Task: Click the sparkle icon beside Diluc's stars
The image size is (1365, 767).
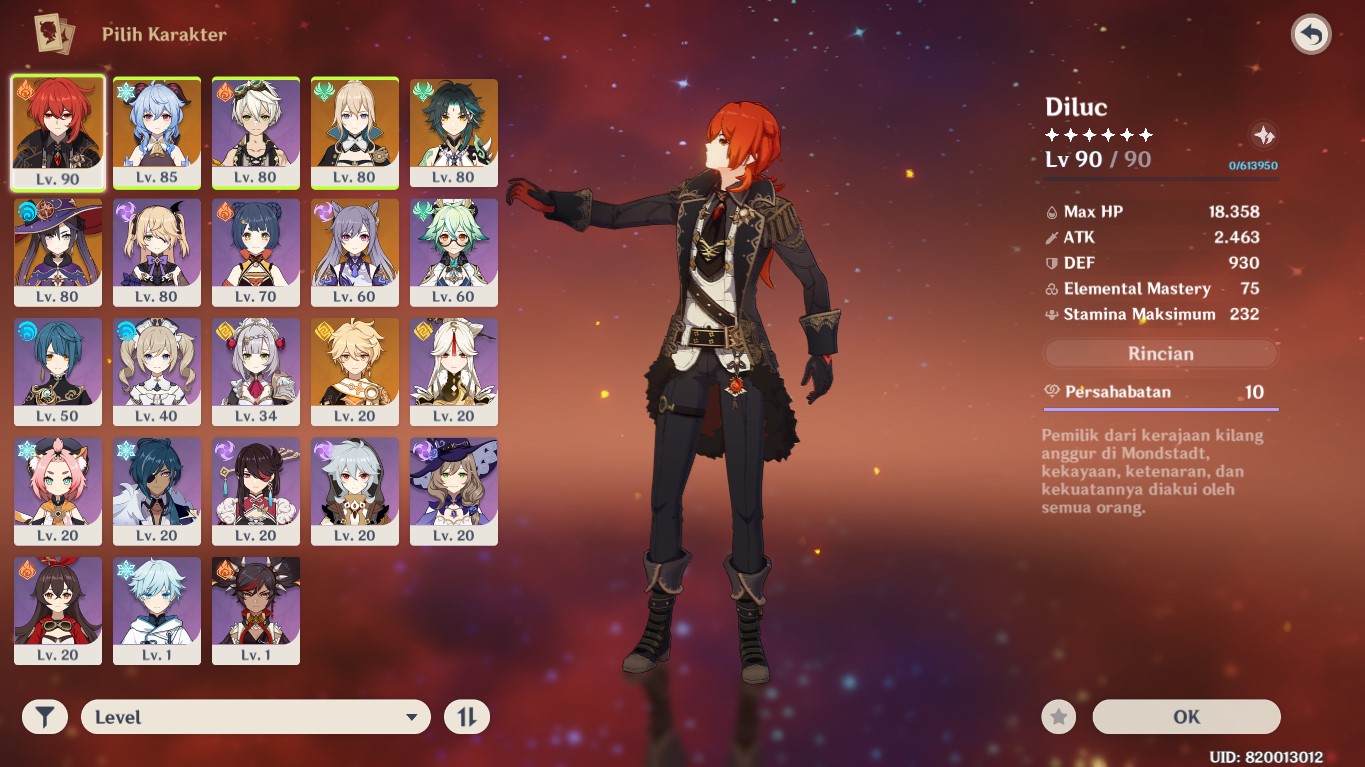Action: [x=1264, y=136]
